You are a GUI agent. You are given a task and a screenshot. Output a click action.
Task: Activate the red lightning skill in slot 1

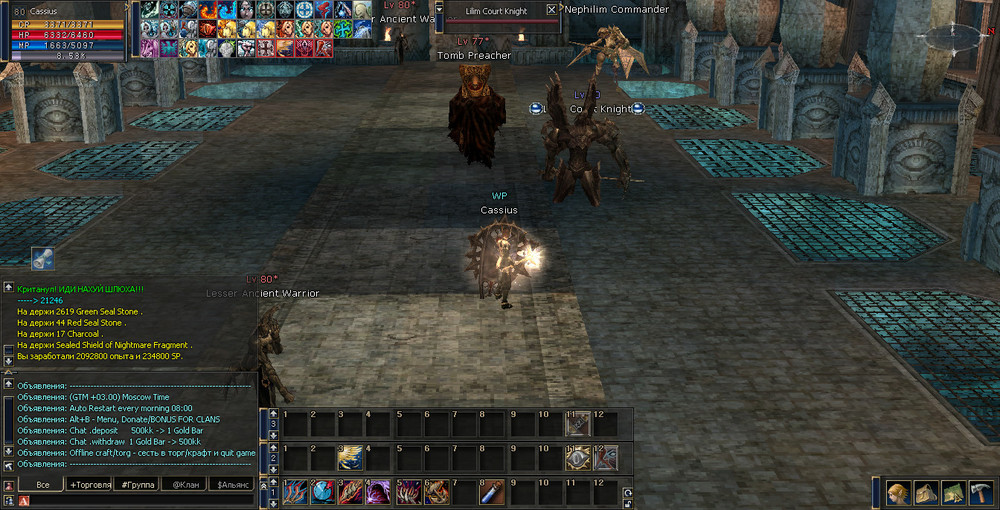(x=294, y=491)
